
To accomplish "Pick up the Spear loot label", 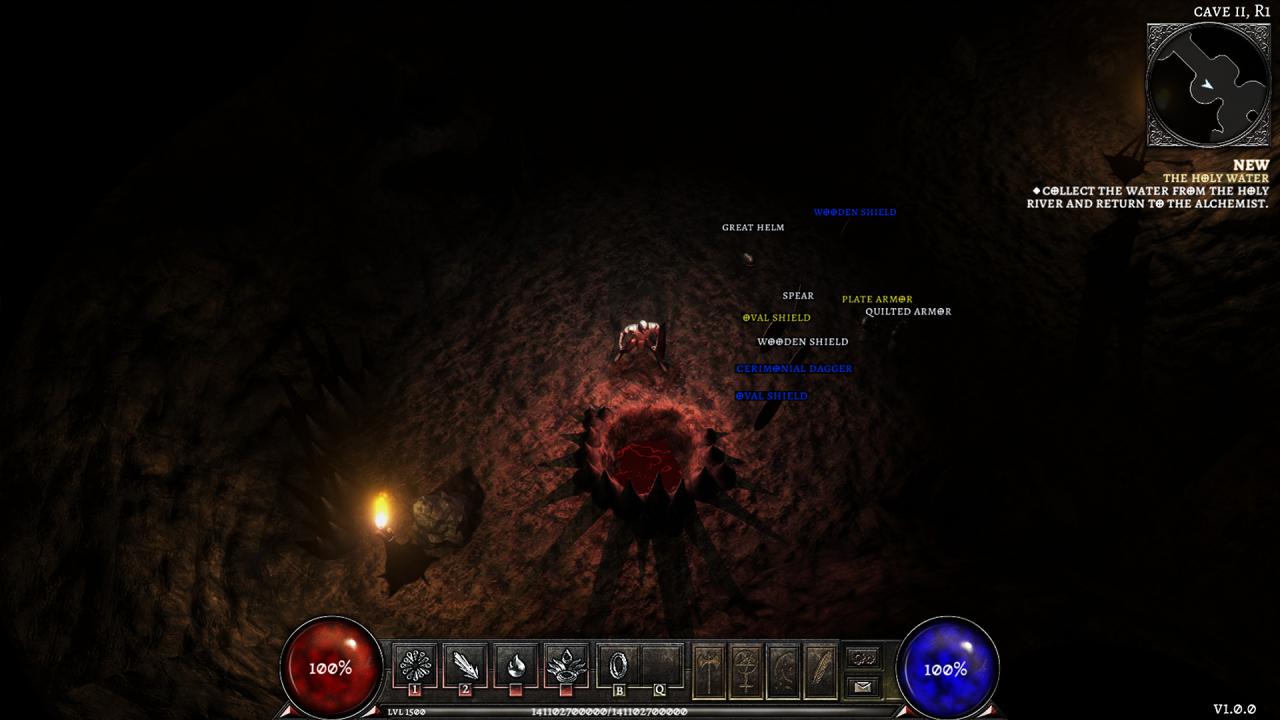I will 798,296.
